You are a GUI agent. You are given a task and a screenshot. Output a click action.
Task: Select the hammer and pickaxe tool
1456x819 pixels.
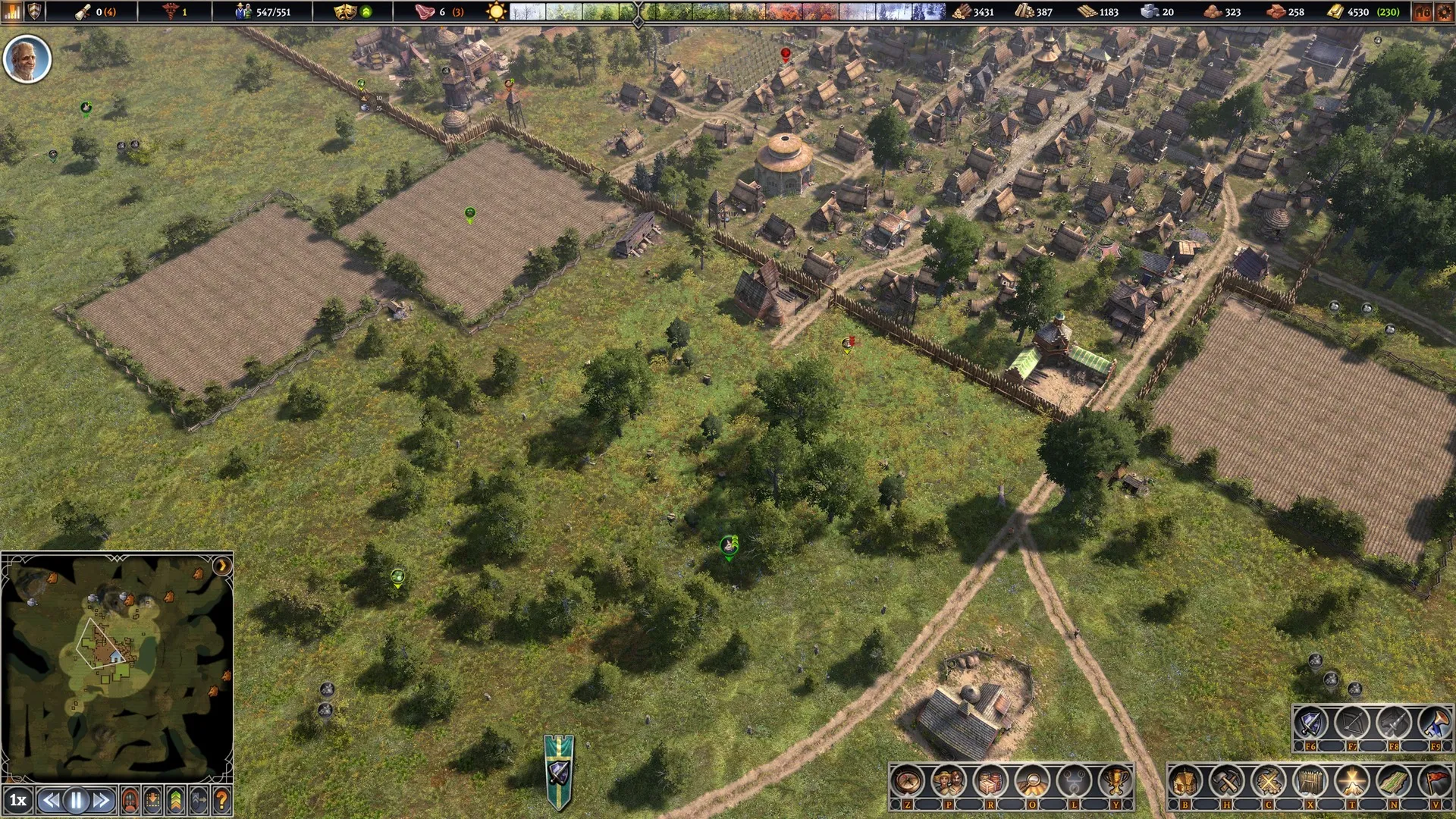1226,781
